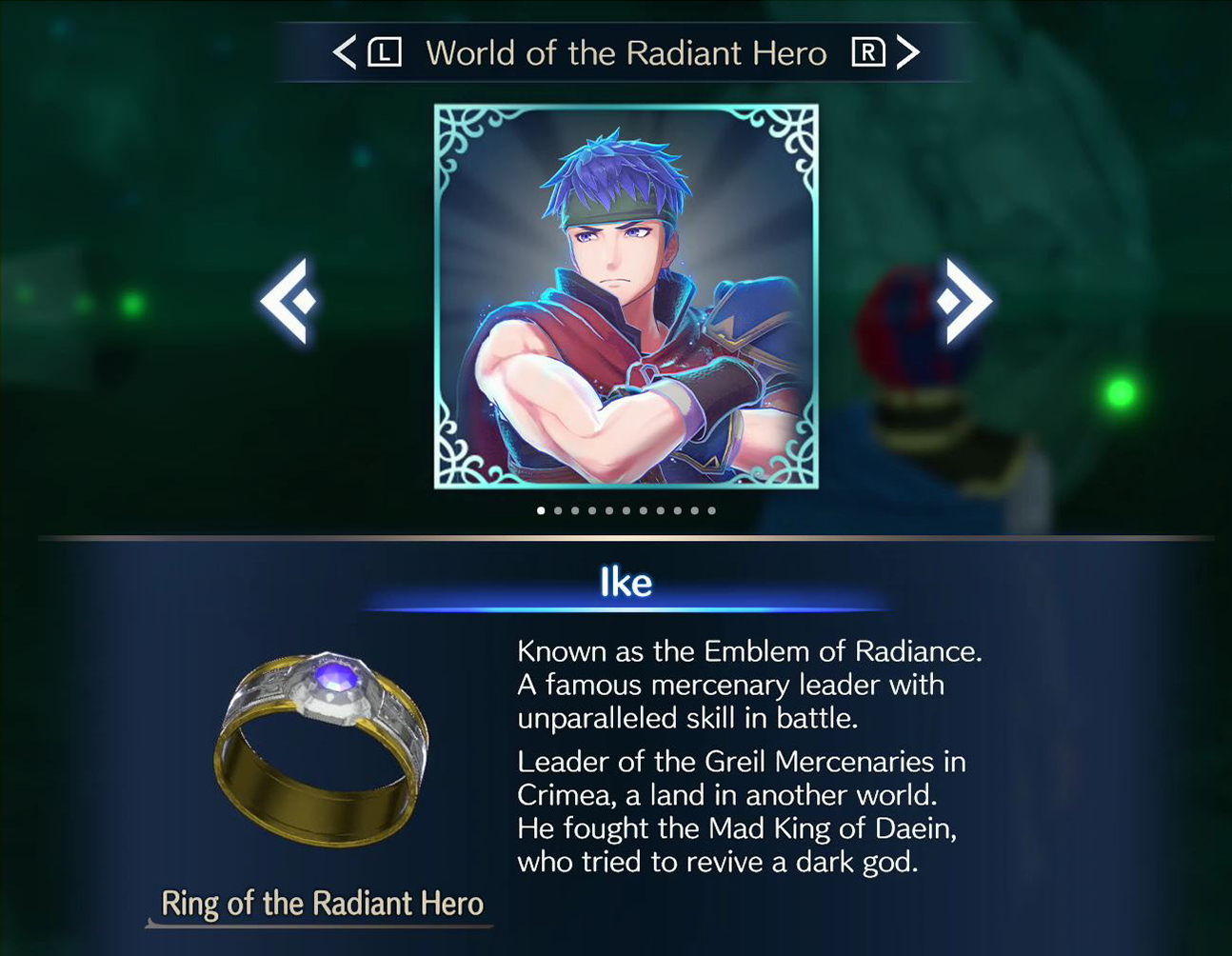This screenshot has height=956, width=1232.
Task: Advance pages via the middle carousel dot
Action: pos(626,510)
